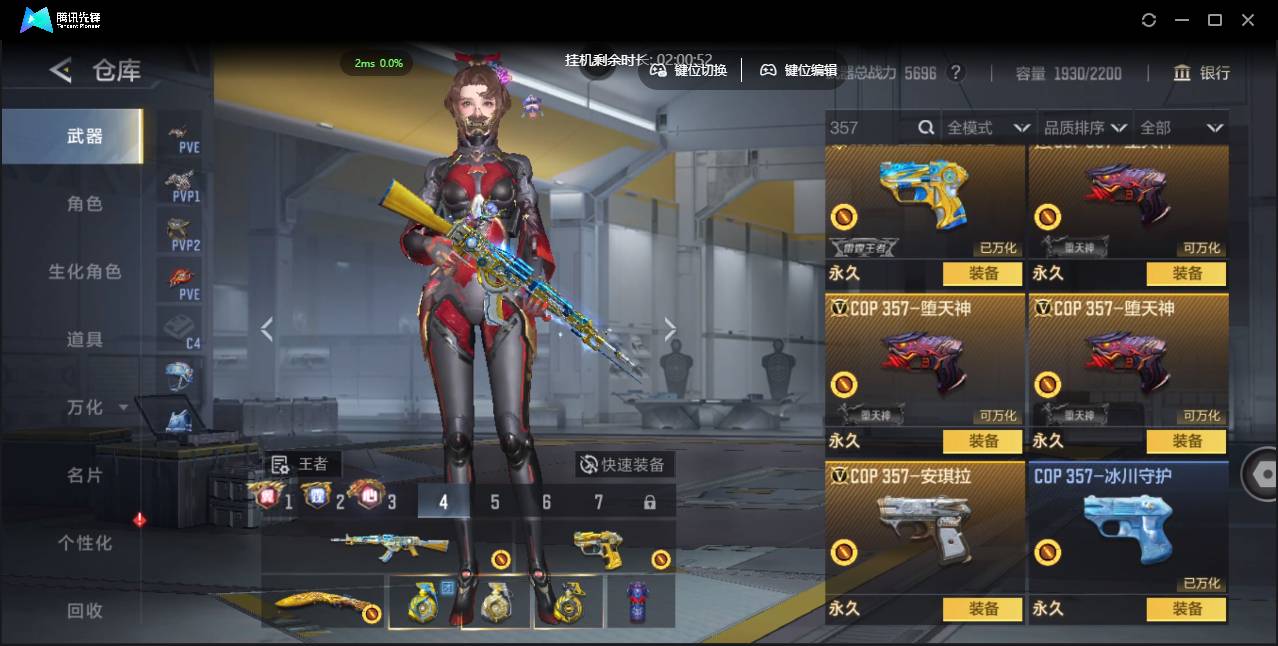Switch to the 角色 category tab

[85, 204]
